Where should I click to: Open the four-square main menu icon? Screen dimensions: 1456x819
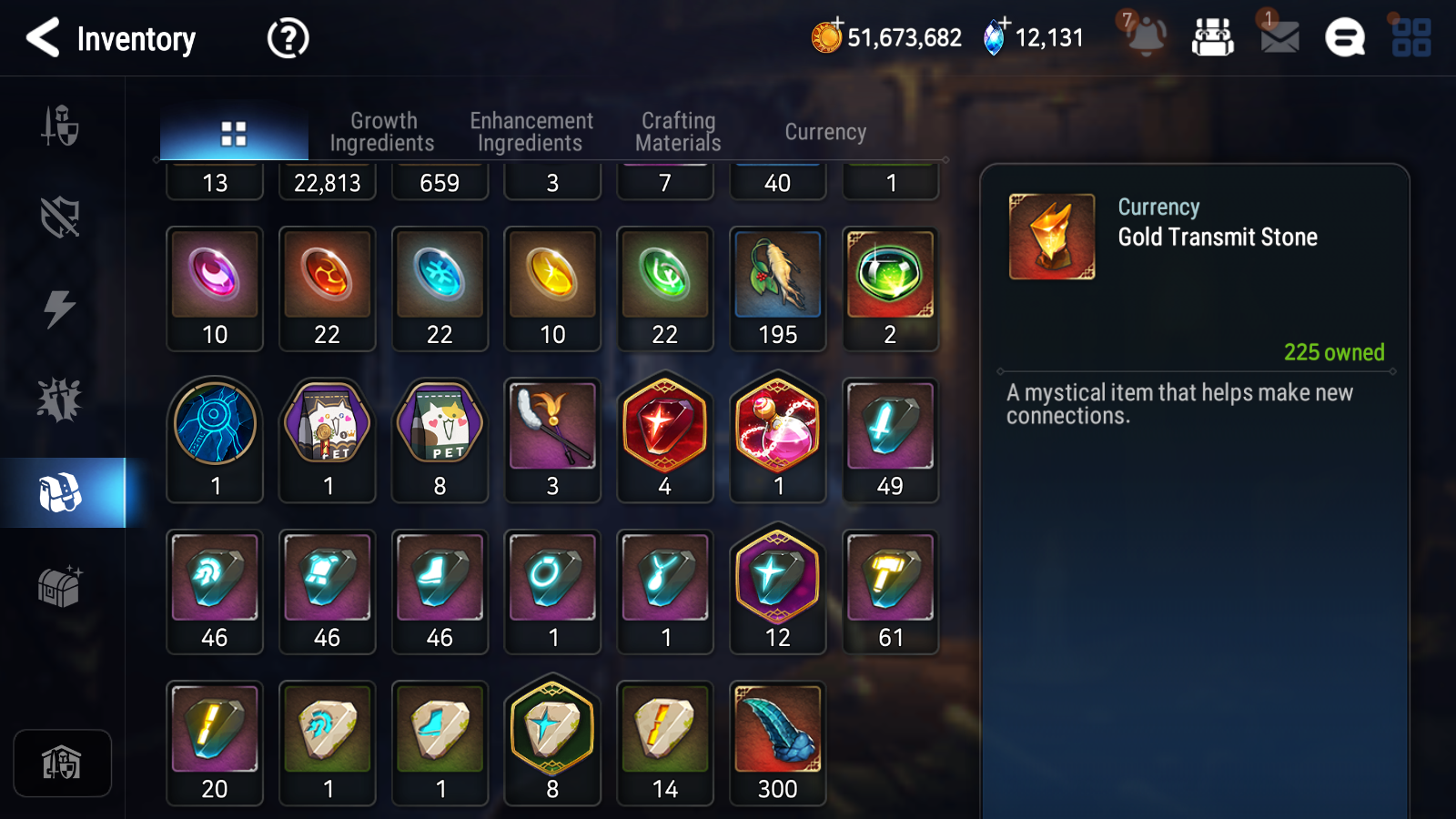pos(1411,37)
